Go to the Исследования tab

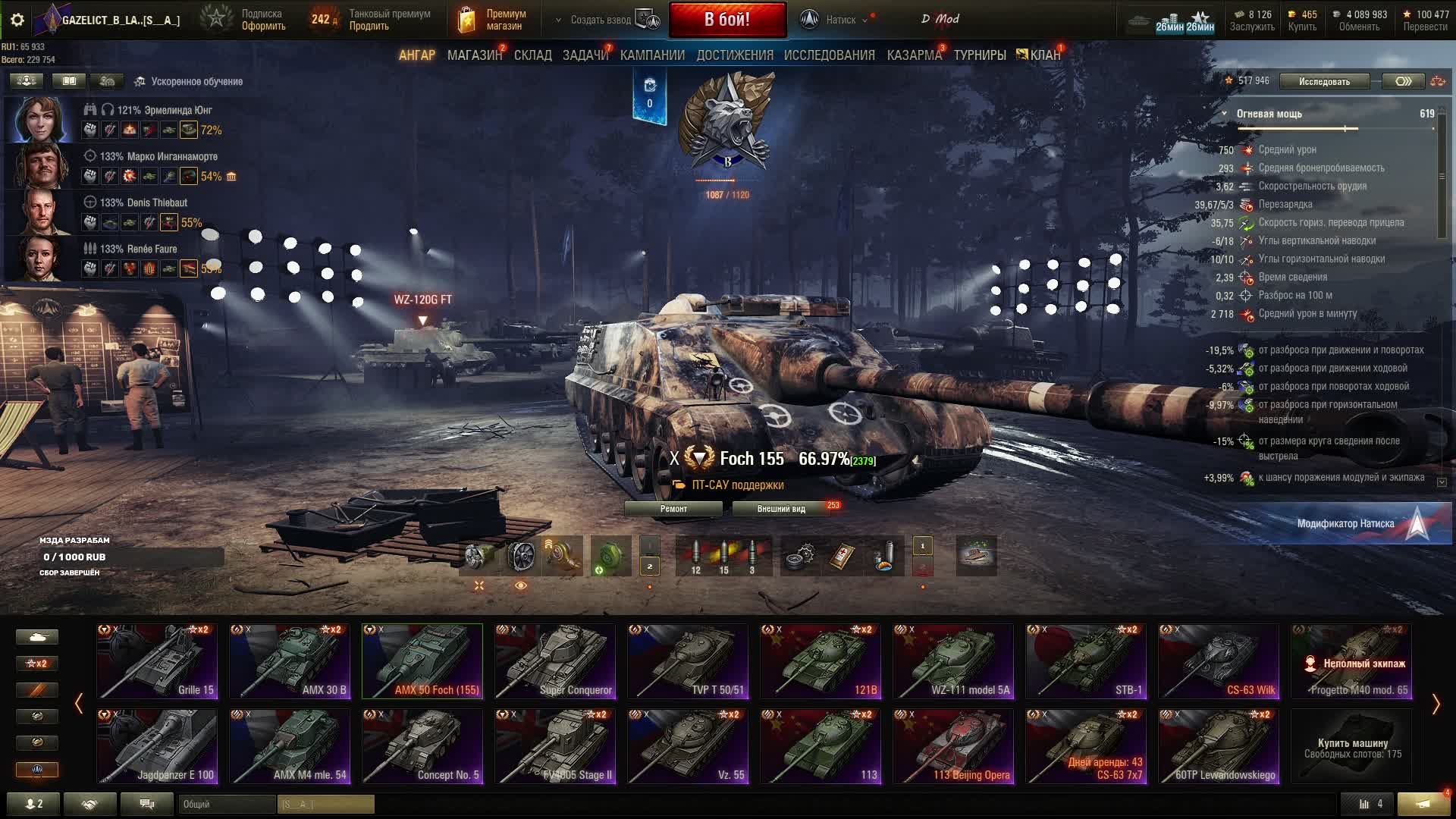click(x=829, y=55)
